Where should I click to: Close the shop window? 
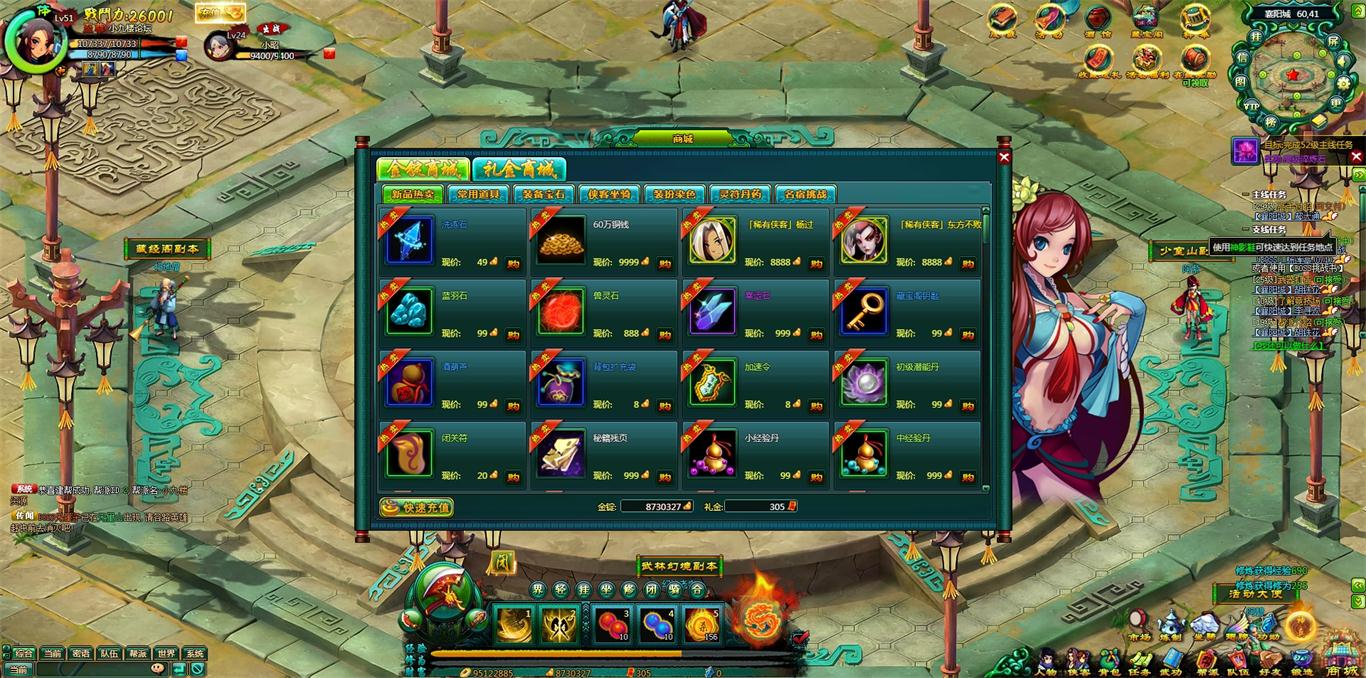pos(1004,157)
